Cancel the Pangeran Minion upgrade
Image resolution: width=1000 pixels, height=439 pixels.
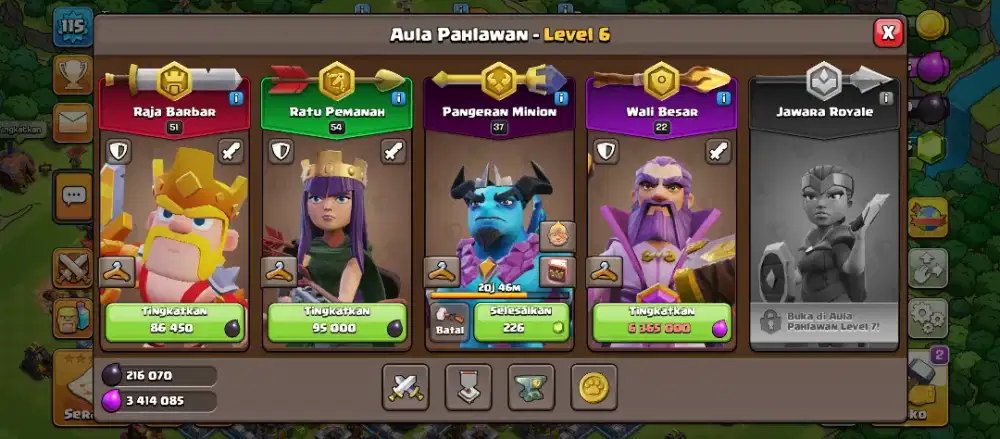(450, 321)
